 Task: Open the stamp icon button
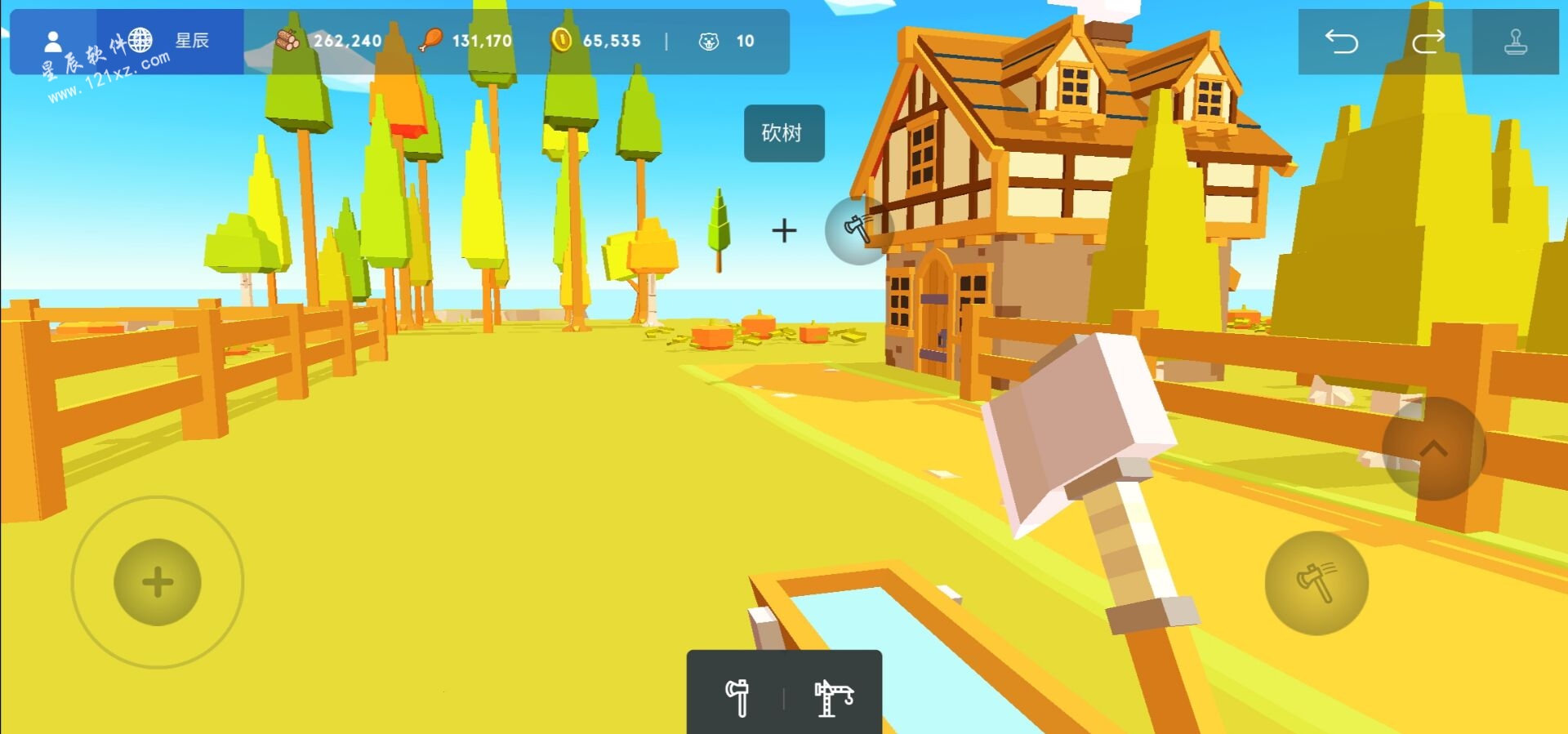1515,42
